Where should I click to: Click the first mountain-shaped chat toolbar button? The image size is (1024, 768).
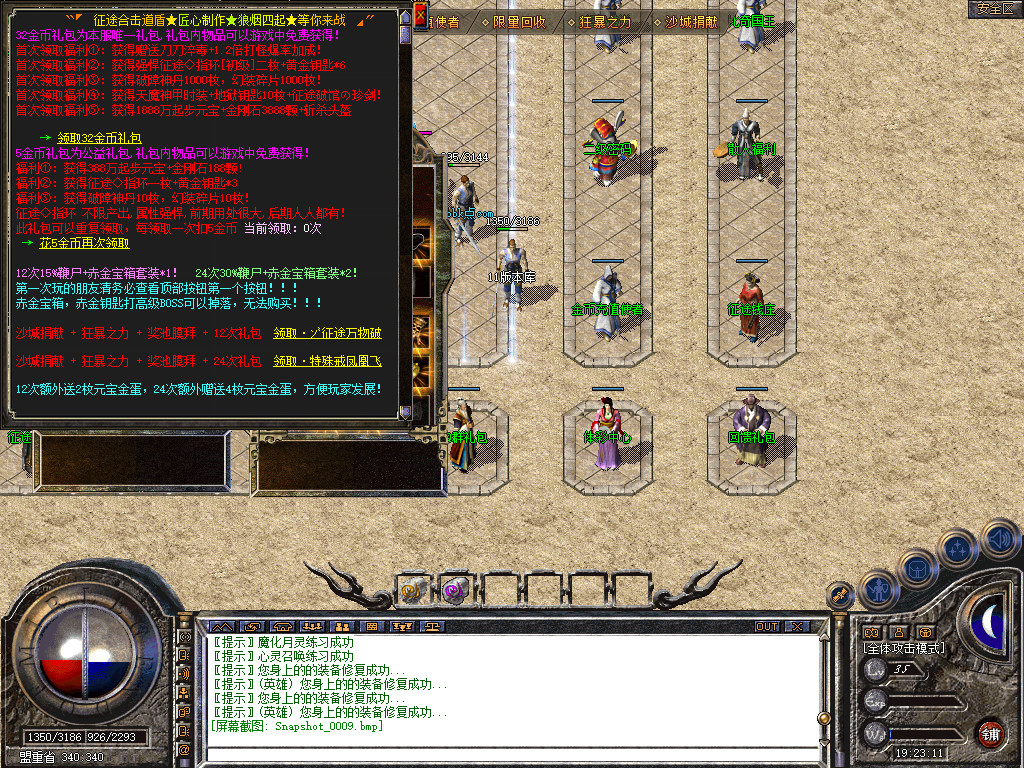coord(219,627)
